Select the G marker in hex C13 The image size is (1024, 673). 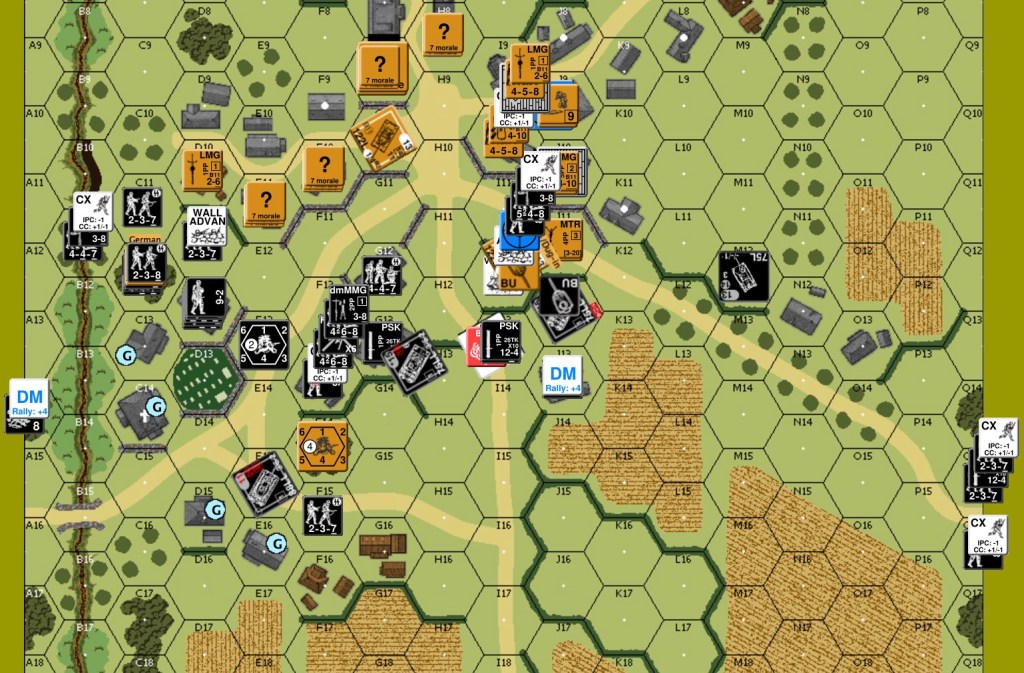126,354
